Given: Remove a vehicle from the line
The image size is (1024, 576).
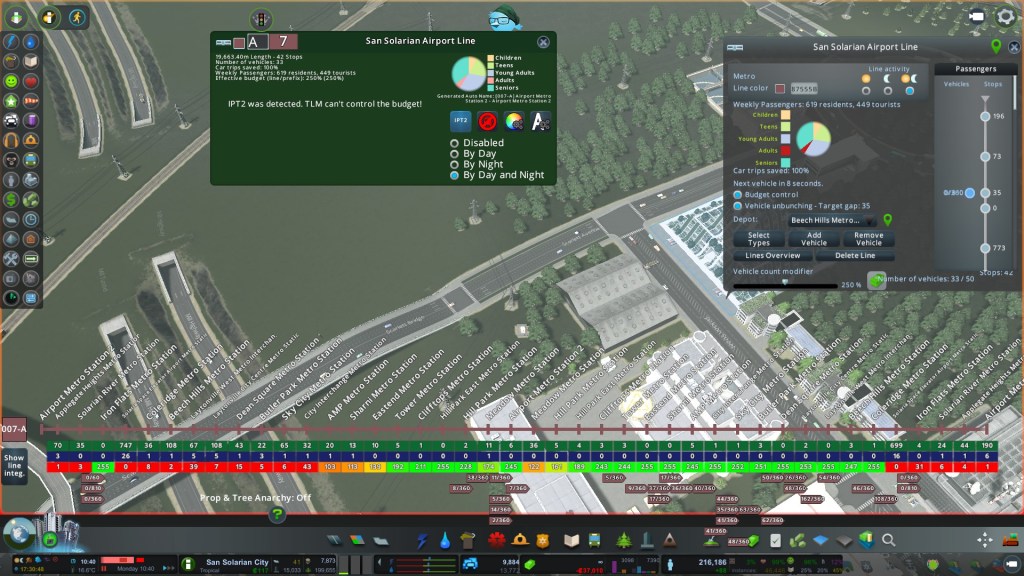Looking at the screenshot, I should tap(869, 239).
